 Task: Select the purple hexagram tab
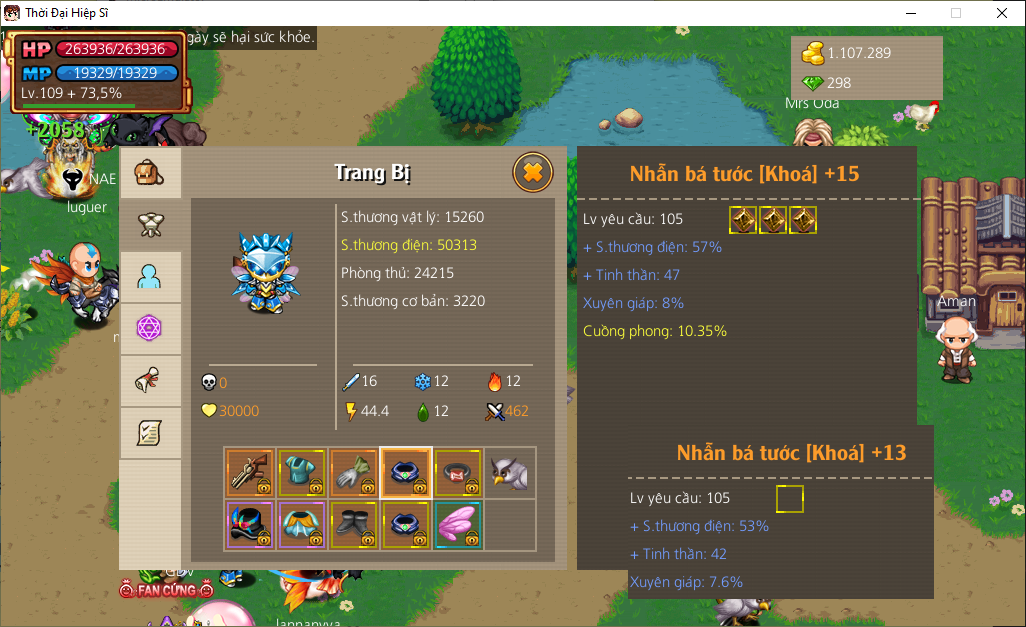pos(150,329)
